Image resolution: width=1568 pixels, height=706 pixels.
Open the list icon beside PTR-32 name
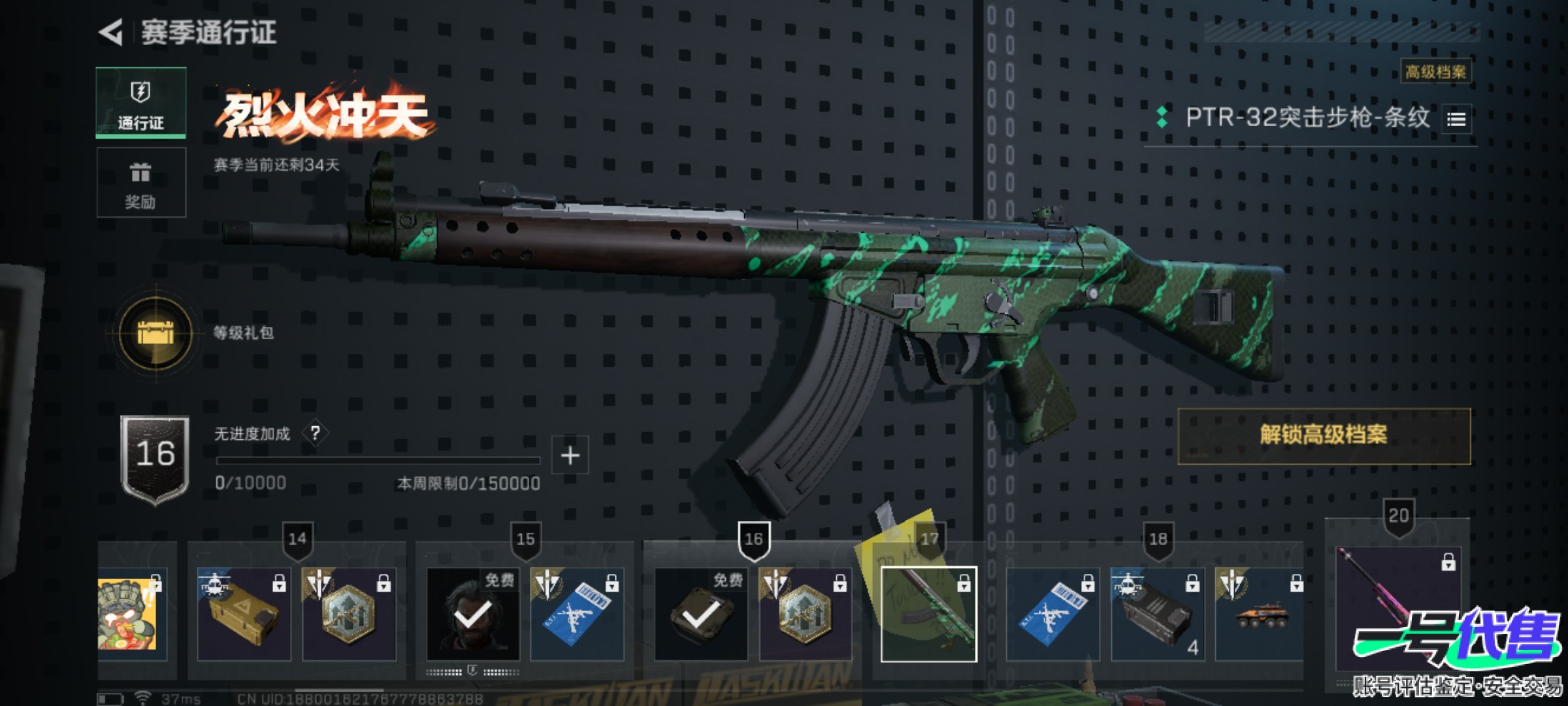point(1456,120)
